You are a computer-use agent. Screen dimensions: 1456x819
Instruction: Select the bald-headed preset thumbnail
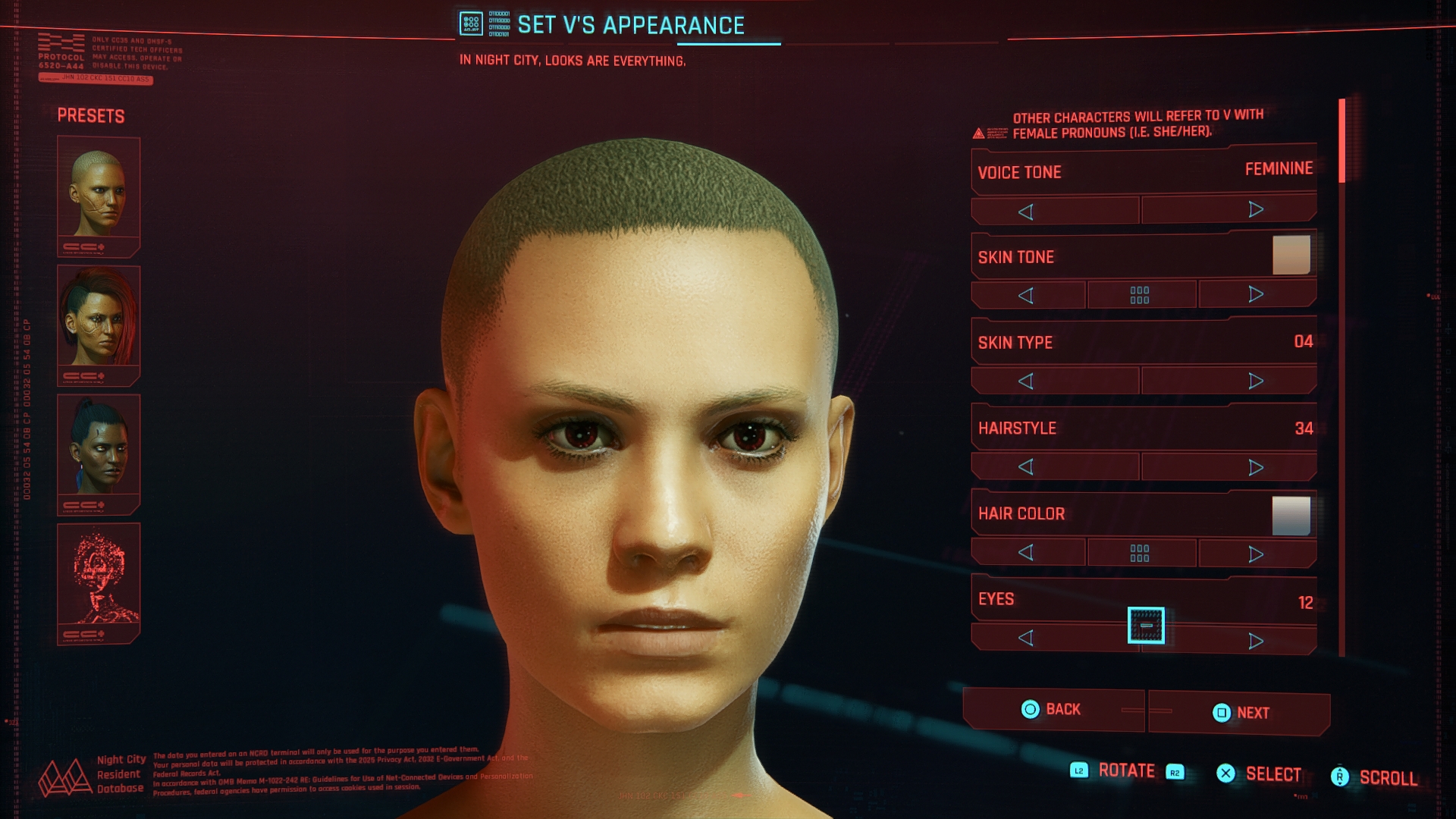97,194
